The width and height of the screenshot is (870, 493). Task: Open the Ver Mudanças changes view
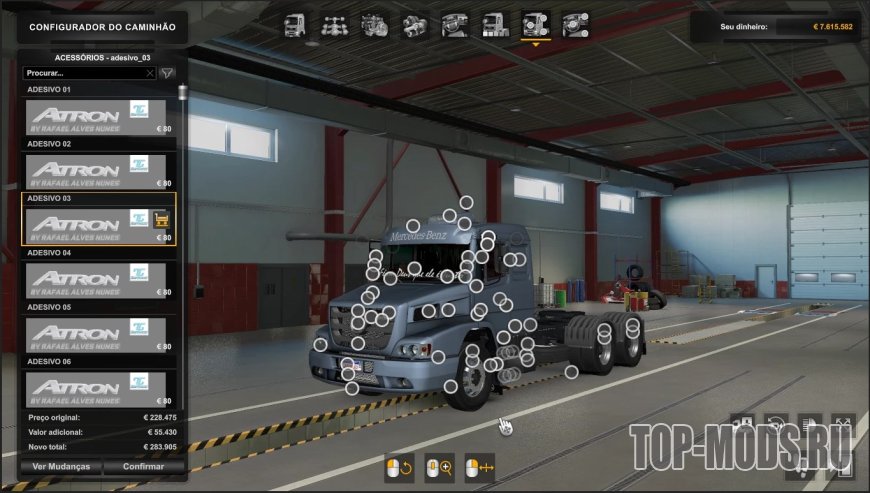pyautogui.click(x=61, y=466)
